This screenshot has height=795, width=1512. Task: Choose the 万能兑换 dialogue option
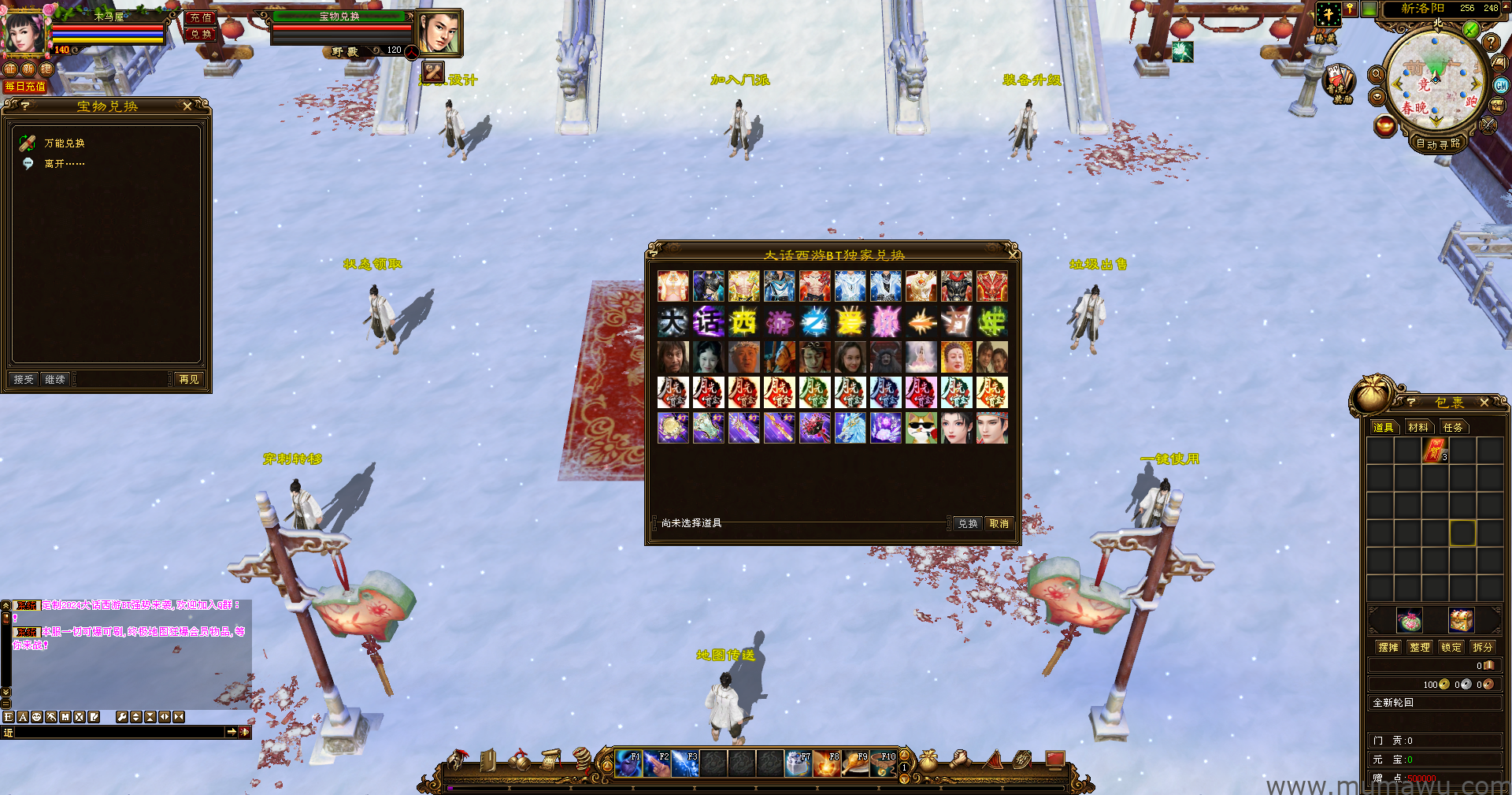(x=64, y=143)
